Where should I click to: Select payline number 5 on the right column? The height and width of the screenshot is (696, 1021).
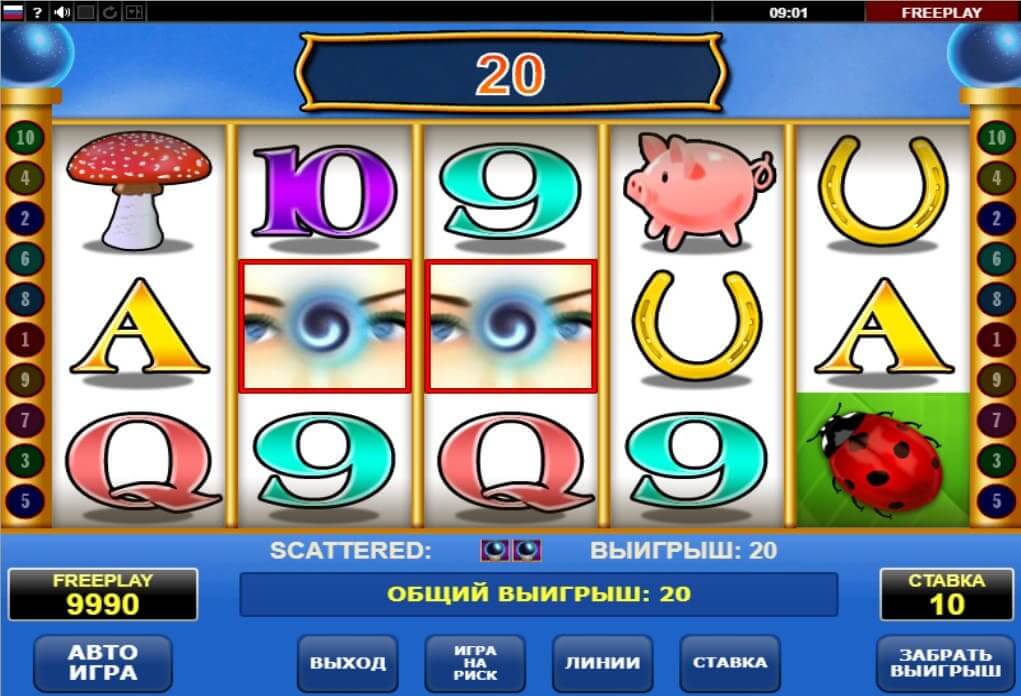(995, 499)
